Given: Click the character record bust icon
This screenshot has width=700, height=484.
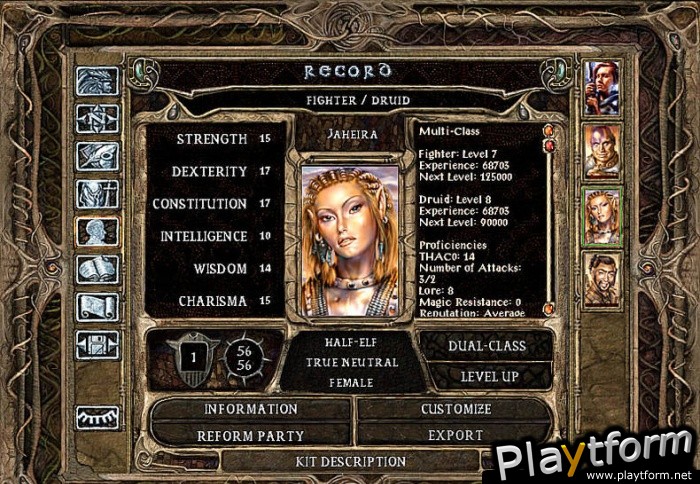Looking at the screenshot, I should point(97,232).
